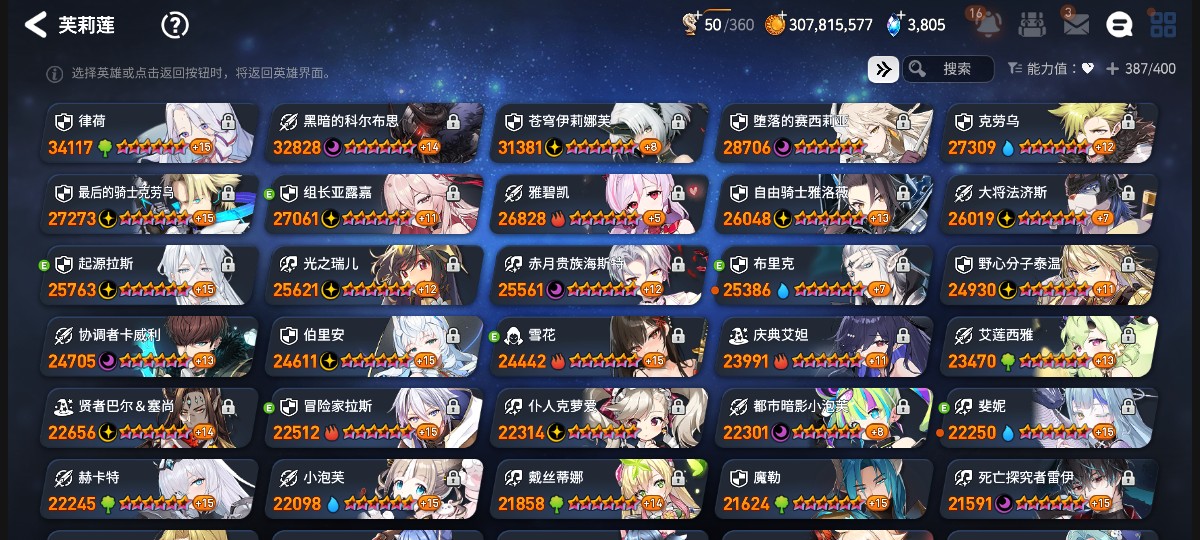Choose the hero card 黑暗的科尔布思

pos(373,133)
